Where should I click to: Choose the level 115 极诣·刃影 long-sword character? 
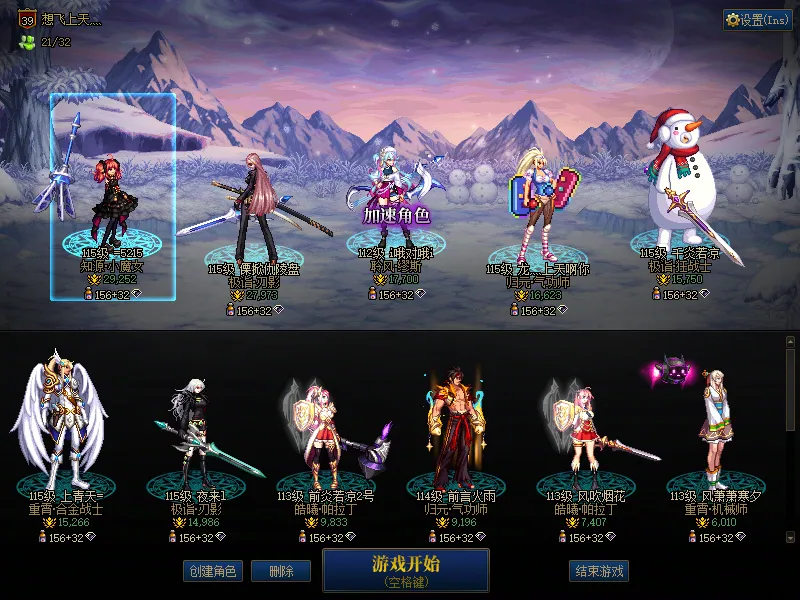(x=253, y=215)
